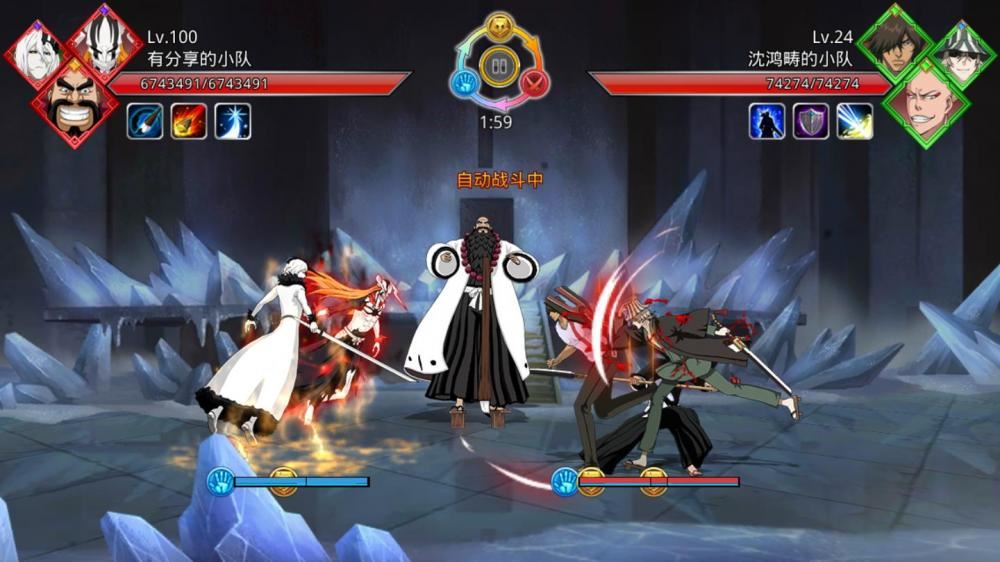1000x562 pixels.
Task: Tap the red crossed-swords icon on the wheel
Action: point(535,83)
